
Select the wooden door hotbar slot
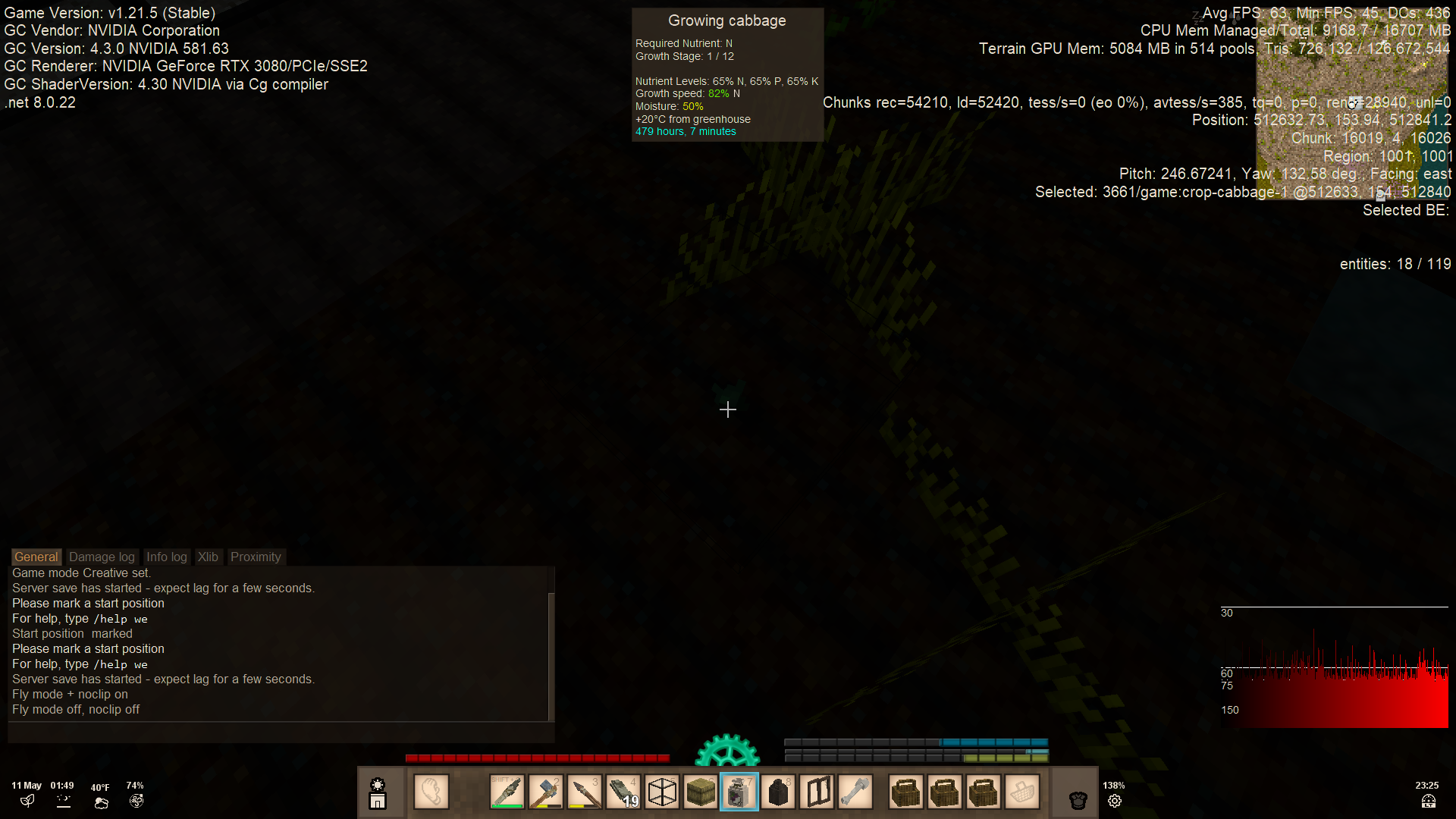817,792
